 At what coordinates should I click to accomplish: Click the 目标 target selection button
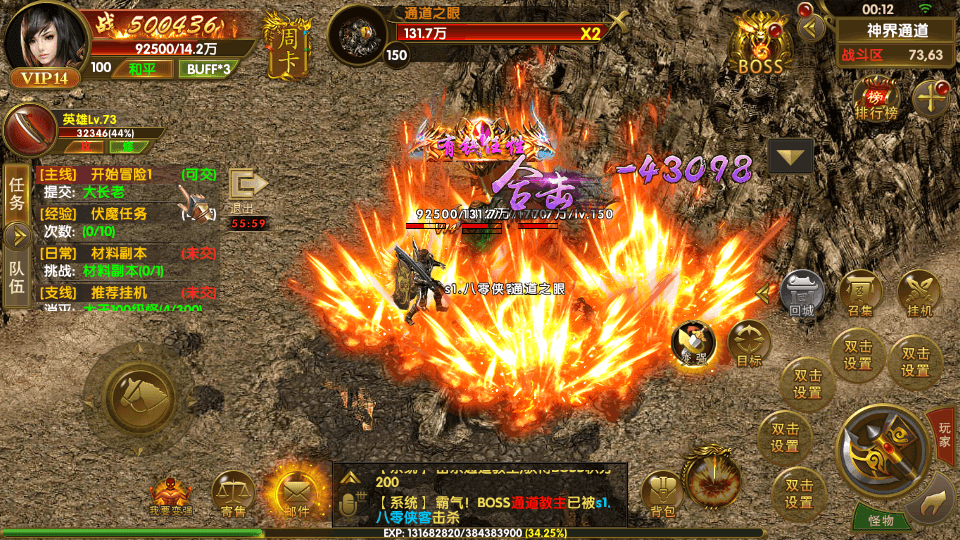click(x=749, y=344)
